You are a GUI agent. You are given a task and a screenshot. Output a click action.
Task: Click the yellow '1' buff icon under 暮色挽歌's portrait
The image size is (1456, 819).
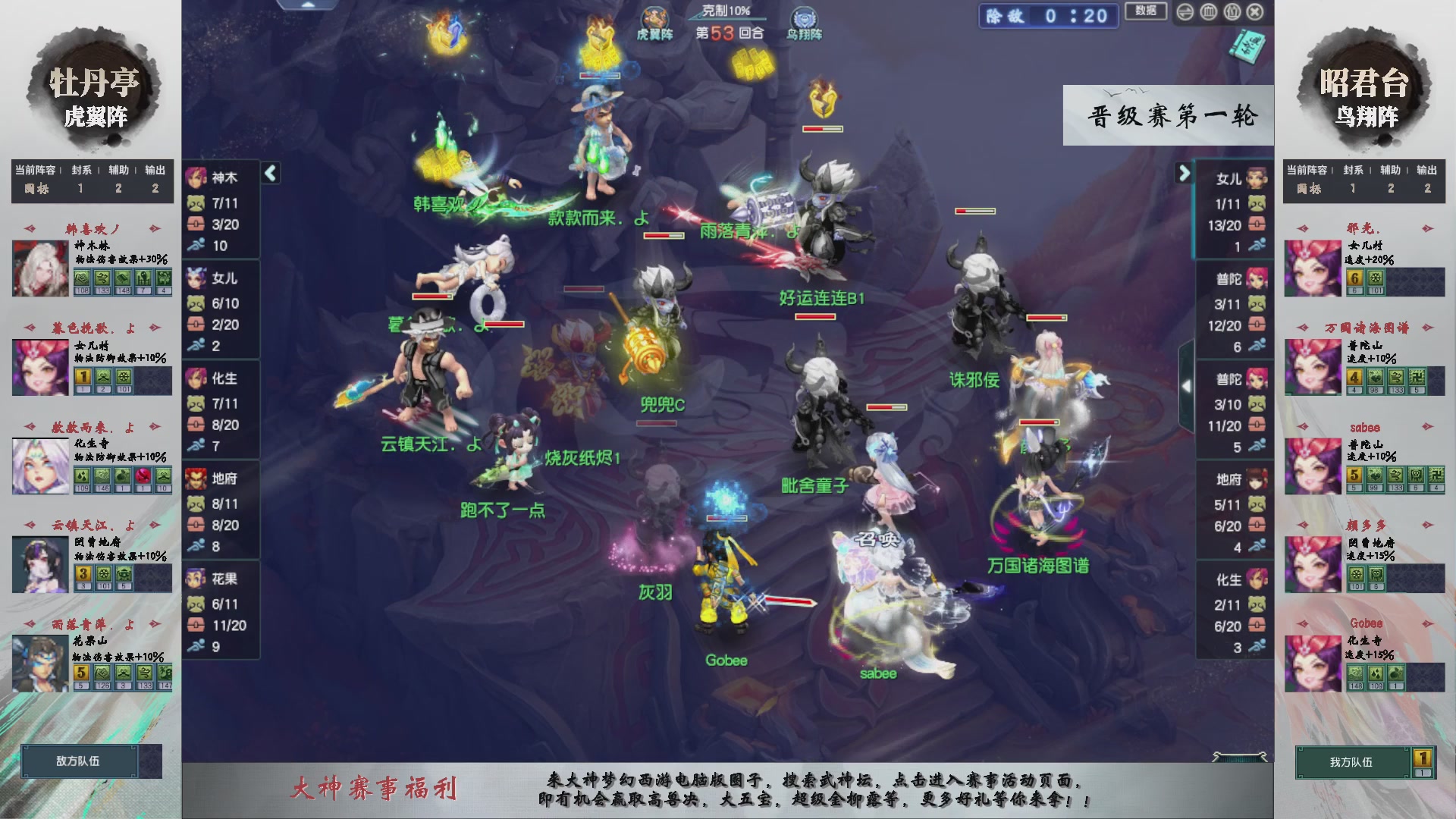pyautogui.click(x=83, y=377)
